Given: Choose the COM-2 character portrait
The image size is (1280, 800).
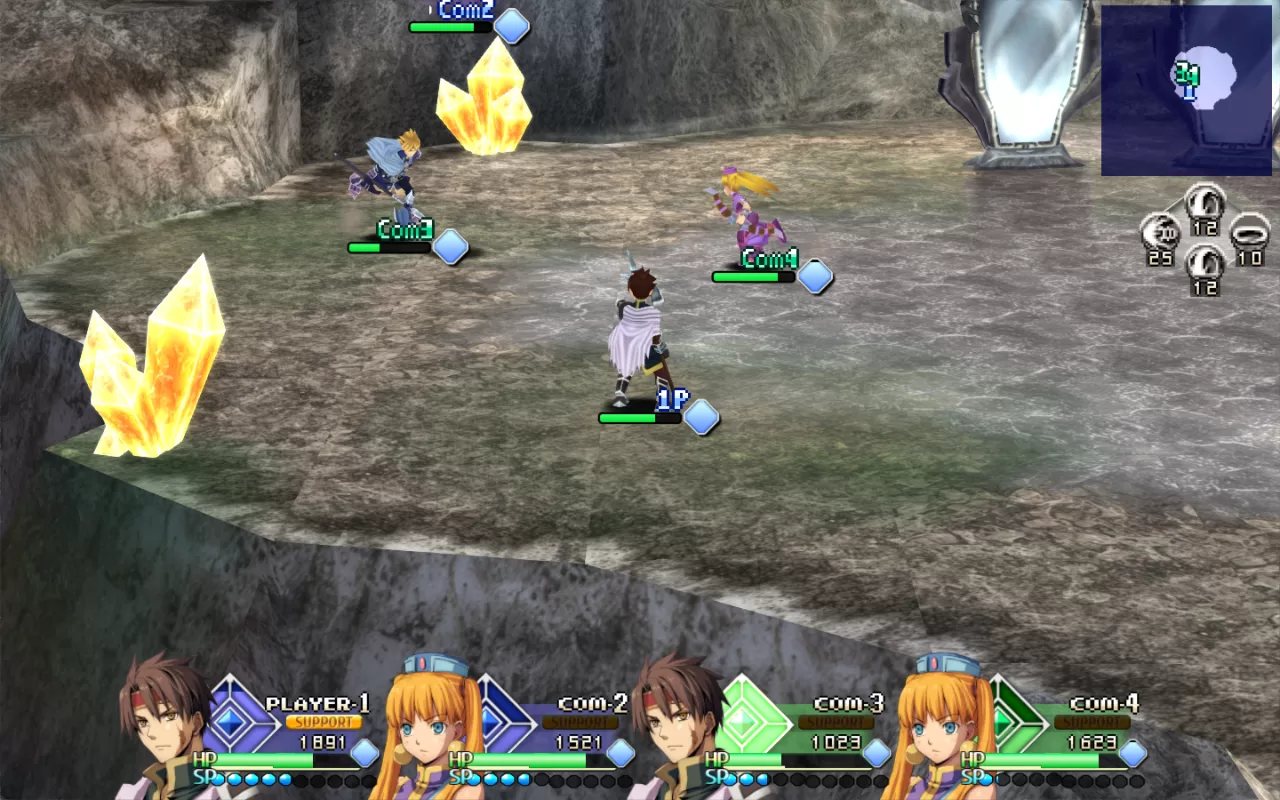Looking at the screenshot, I should pos(420,728).
